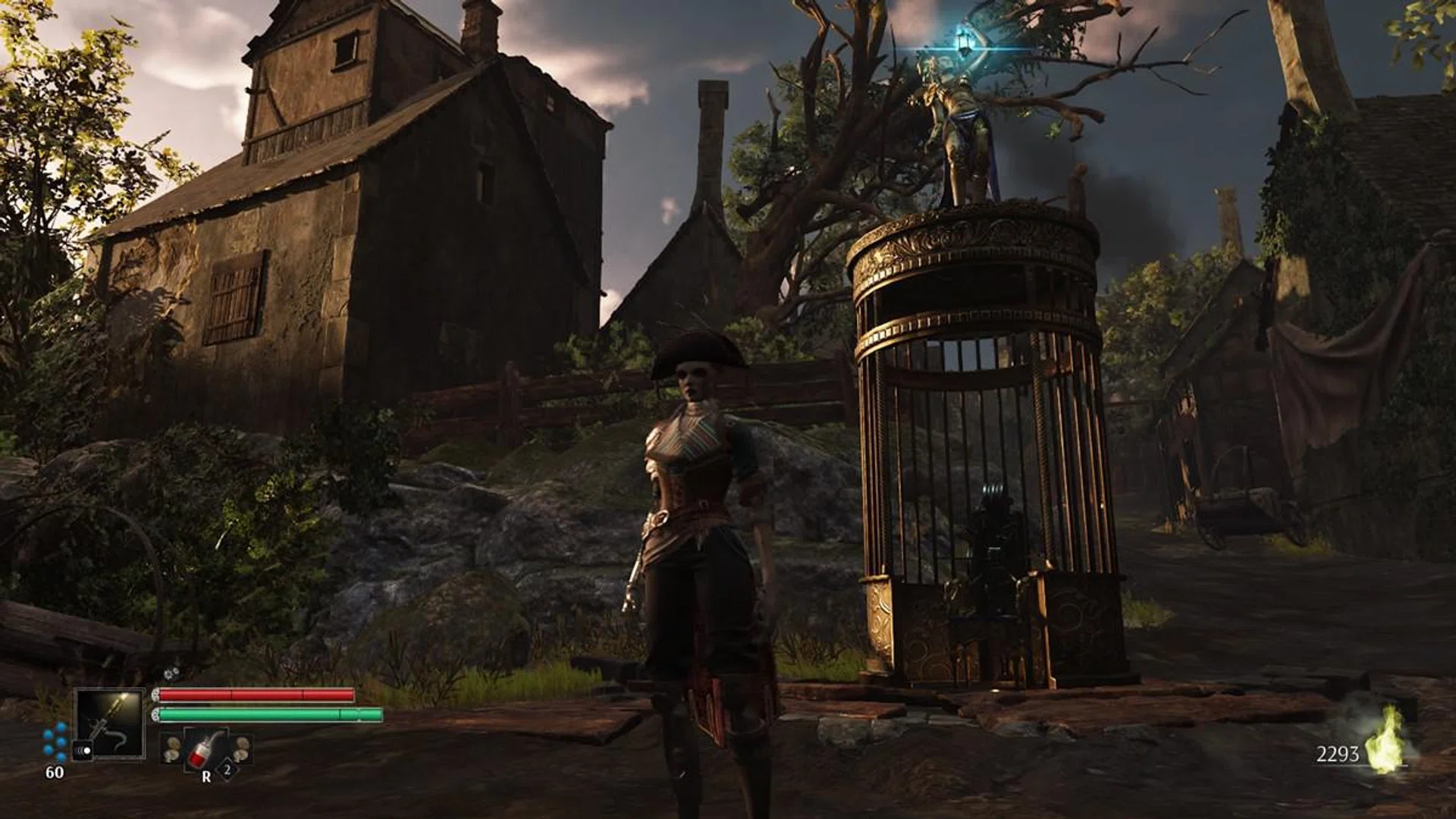
Task: Click the ammo count showing 60
Action: click(55, 773)
